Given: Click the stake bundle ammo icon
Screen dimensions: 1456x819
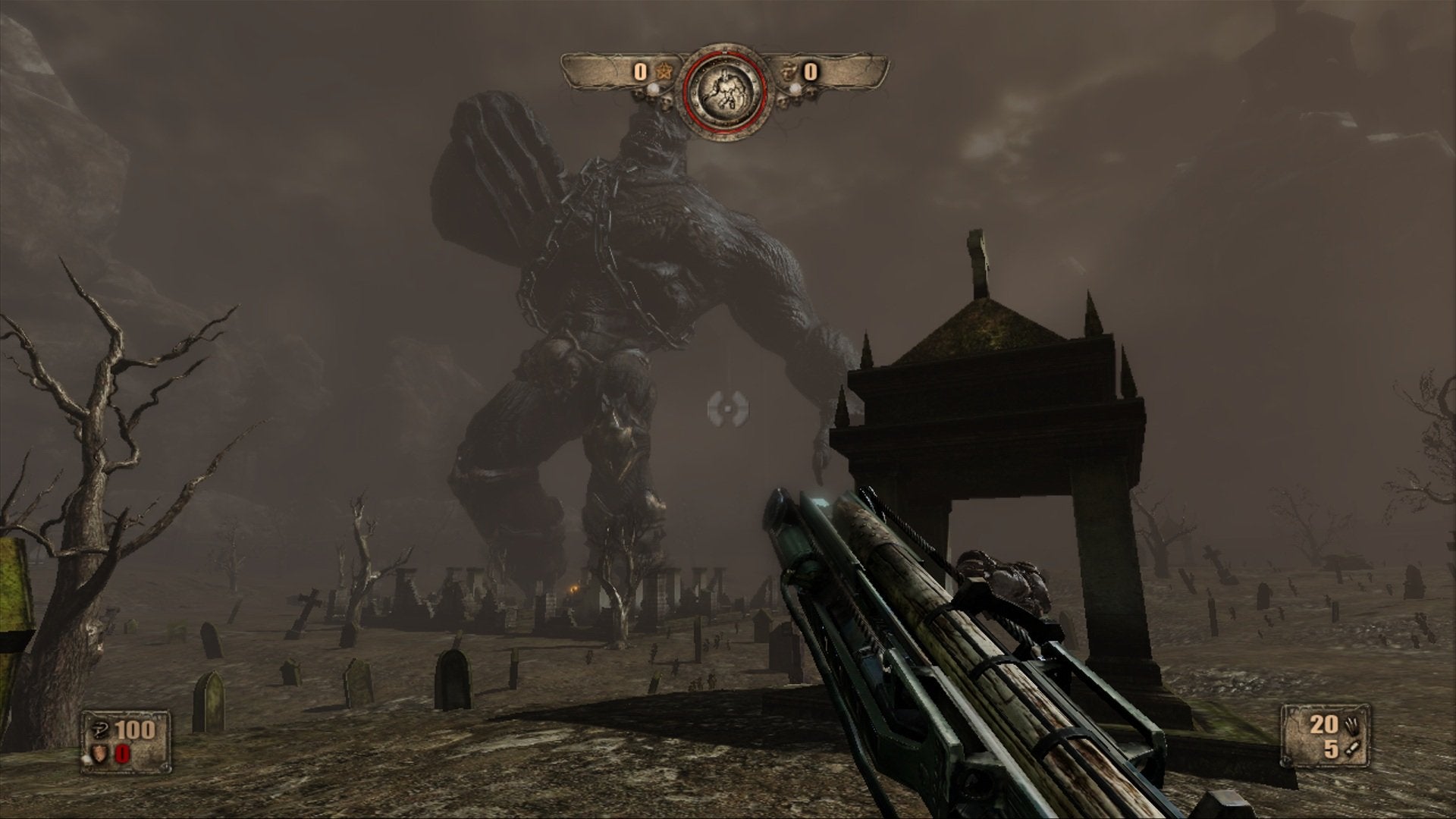Looking at the screenshot, I should 1351,725.
